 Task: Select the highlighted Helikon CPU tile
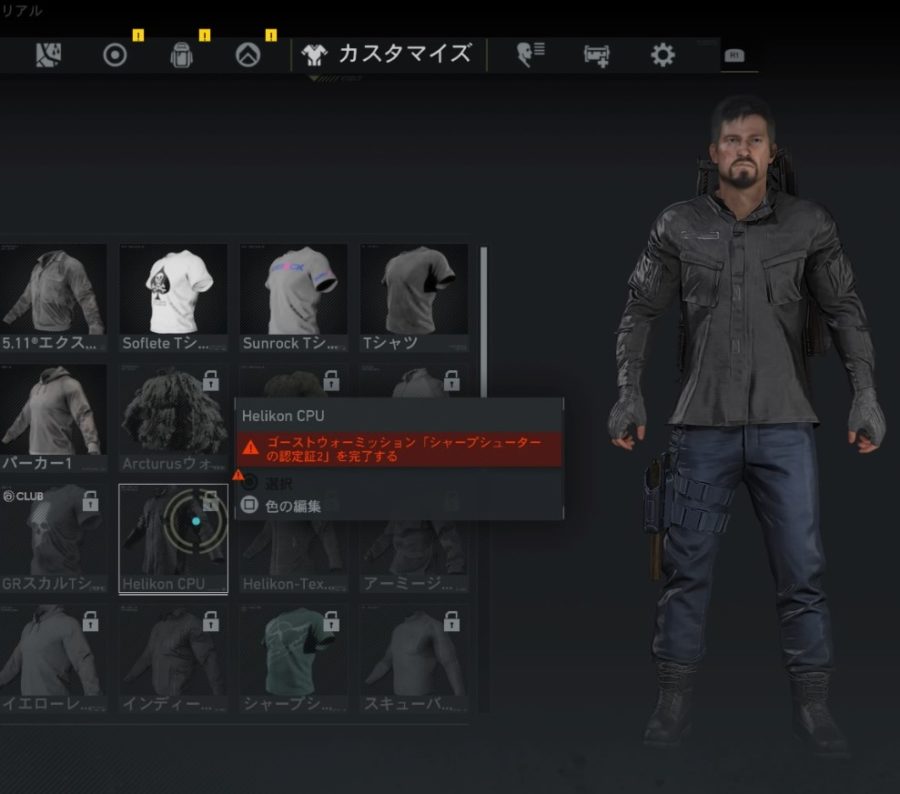[173, 538]
